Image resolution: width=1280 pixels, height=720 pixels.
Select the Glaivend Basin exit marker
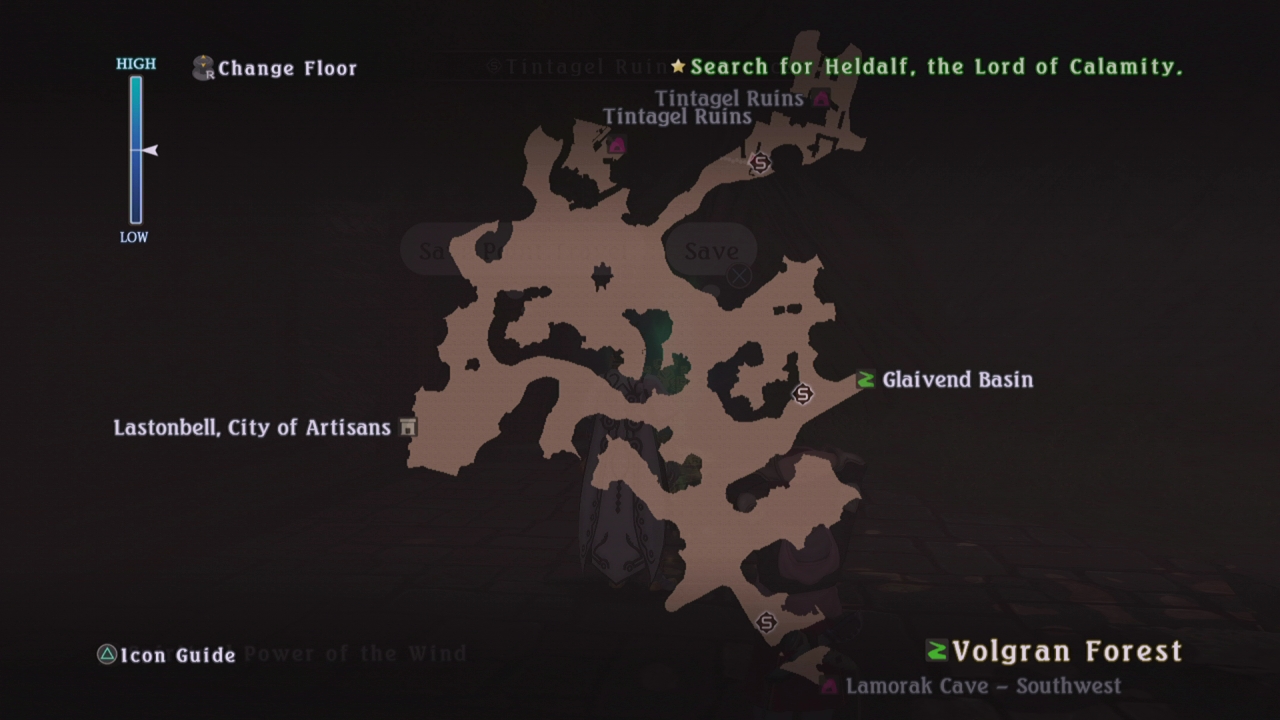pyautogui.click(x=866, y=380)
